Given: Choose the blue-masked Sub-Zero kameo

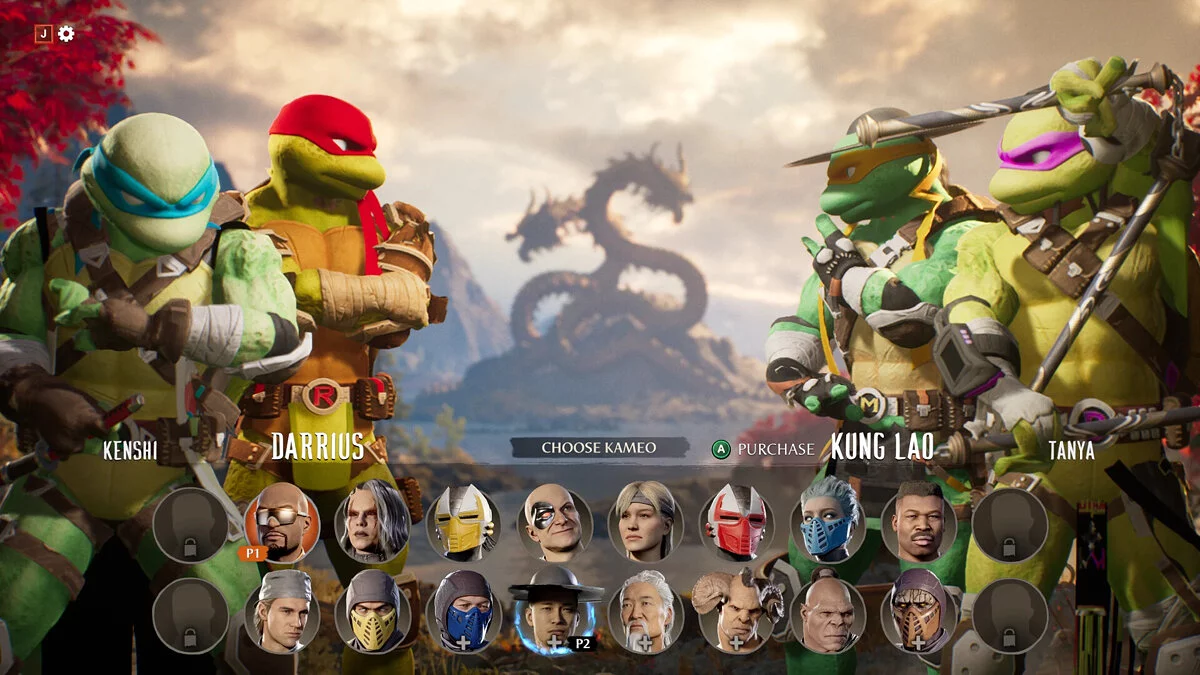Looking at the screenshot, I should click(x=464, y=612).
